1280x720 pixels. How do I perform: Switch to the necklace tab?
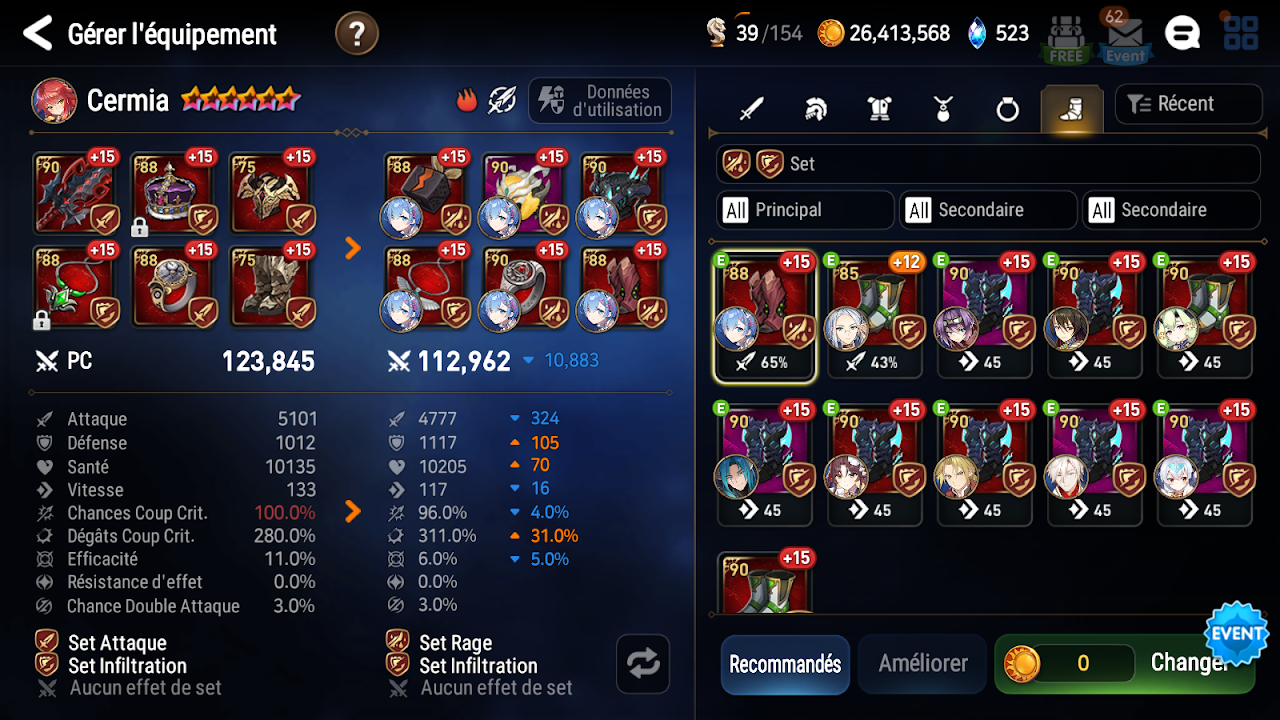pyautogui.click(x=943, y=108)
